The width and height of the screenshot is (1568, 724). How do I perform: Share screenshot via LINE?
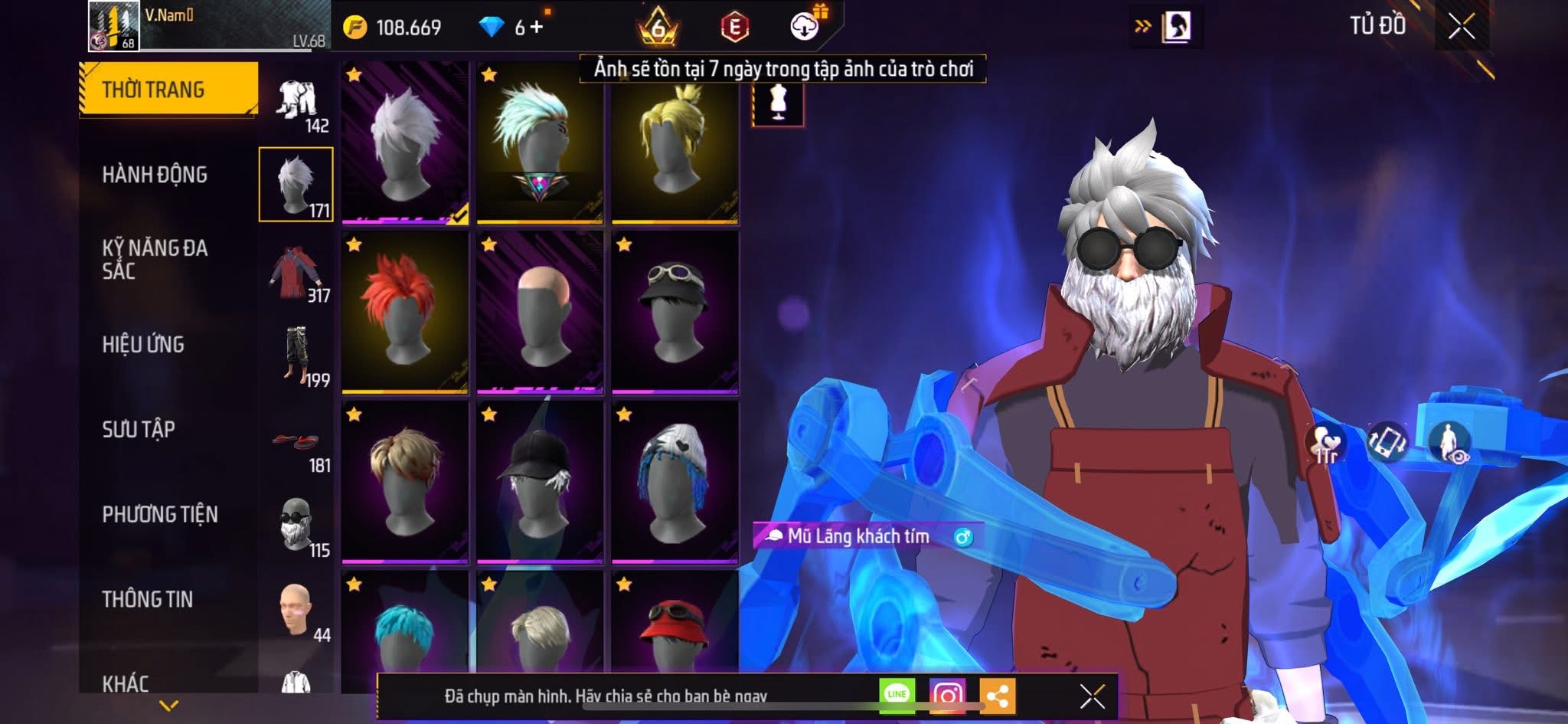(897, 695)
